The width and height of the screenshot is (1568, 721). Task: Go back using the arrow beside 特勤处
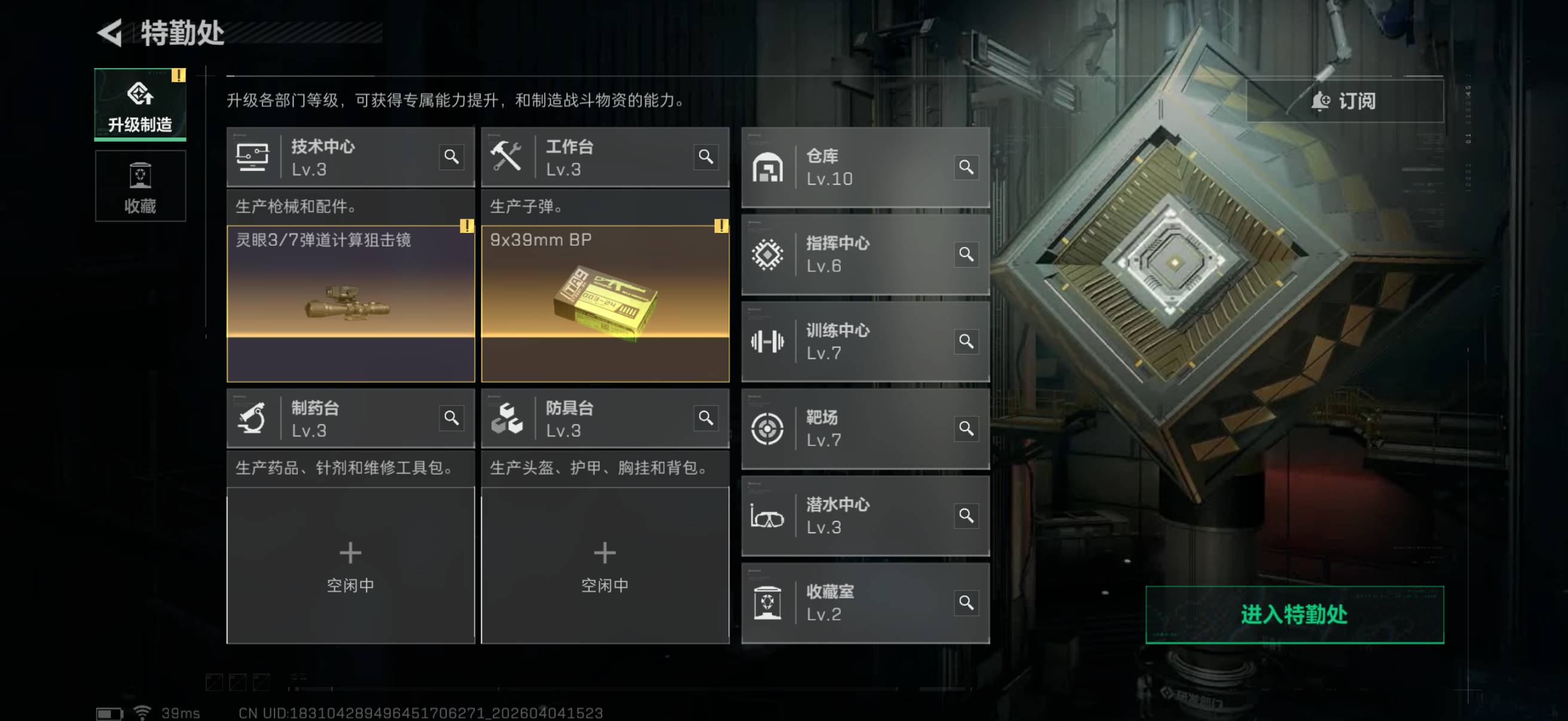tap(110, 33)
